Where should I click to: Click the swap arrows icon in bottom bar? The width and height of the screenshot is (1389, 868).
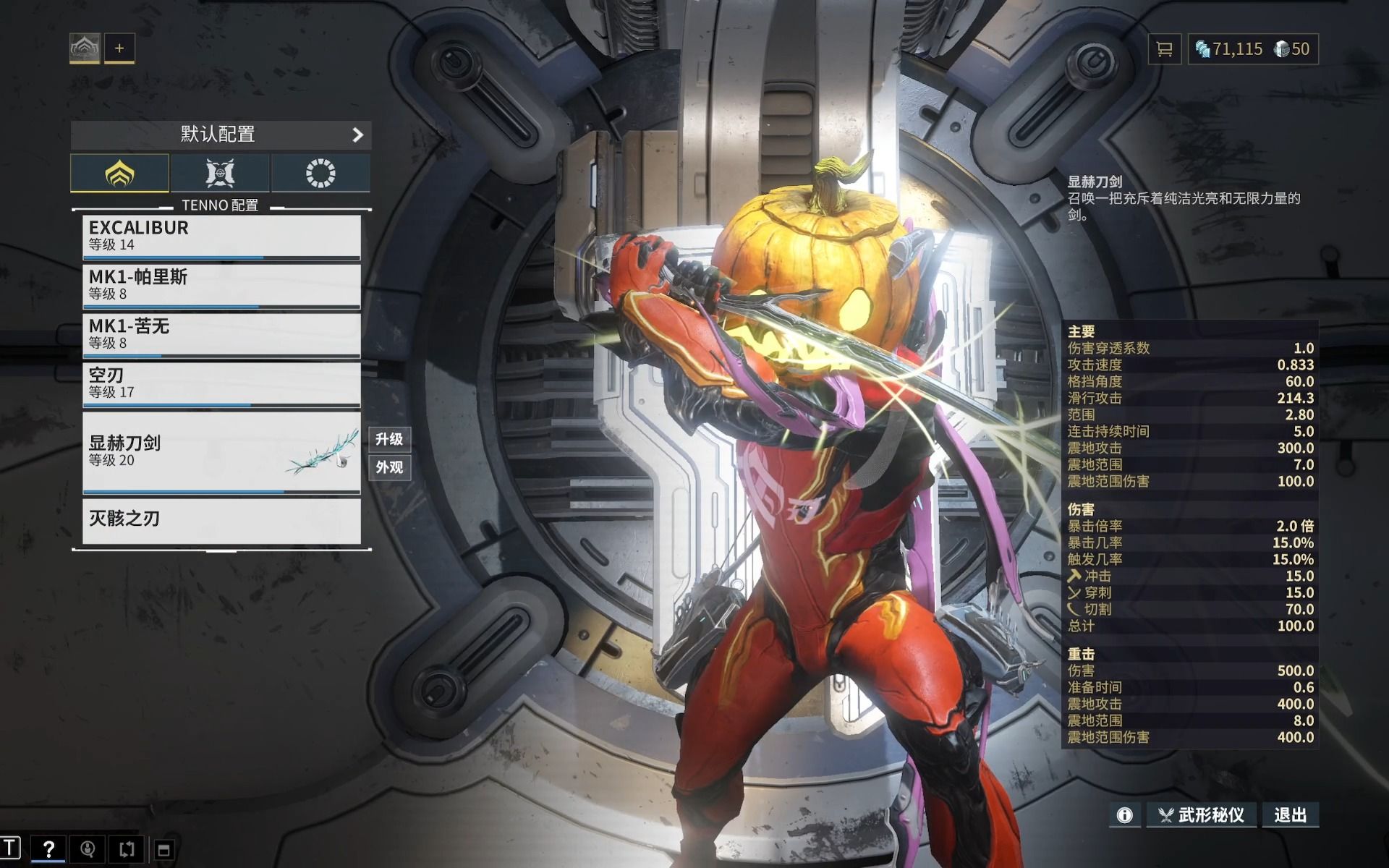(x=127, y=848)
